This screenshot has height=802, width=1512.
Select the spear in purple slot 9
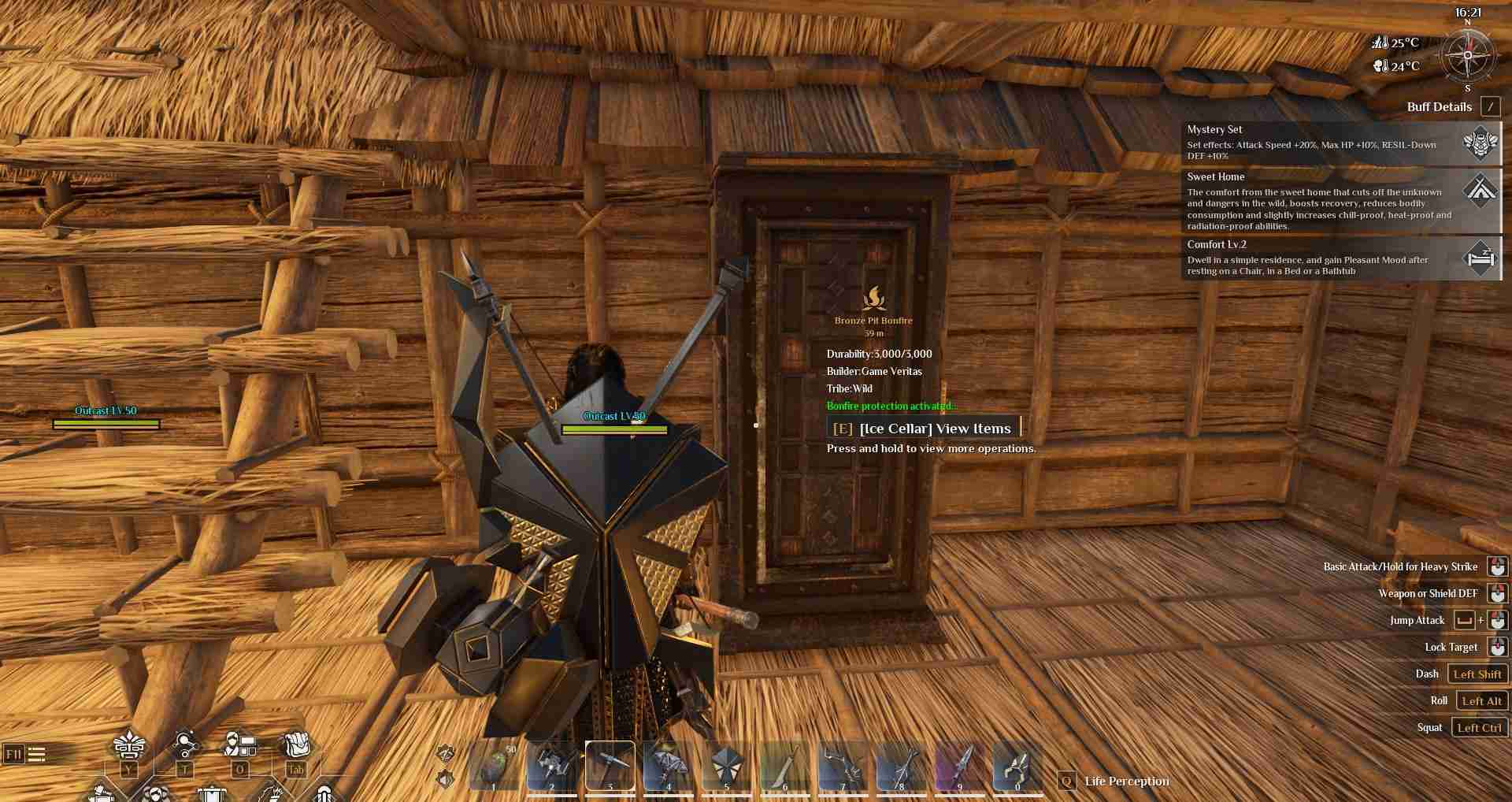click(959, 766)
